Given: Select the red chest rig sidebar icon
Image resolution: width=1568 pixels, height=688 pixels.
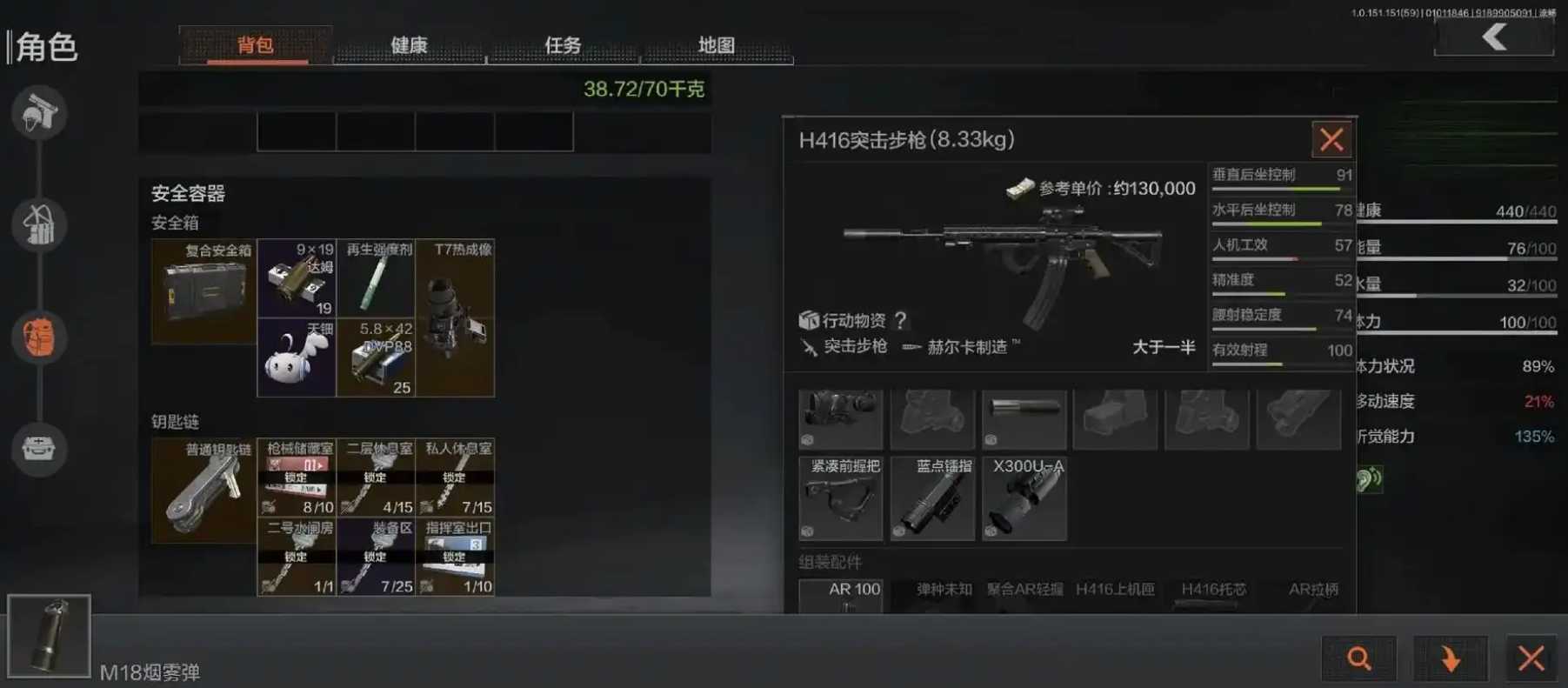Looking at the screenshot, I should pyautogui.click(x=38, y=337).
